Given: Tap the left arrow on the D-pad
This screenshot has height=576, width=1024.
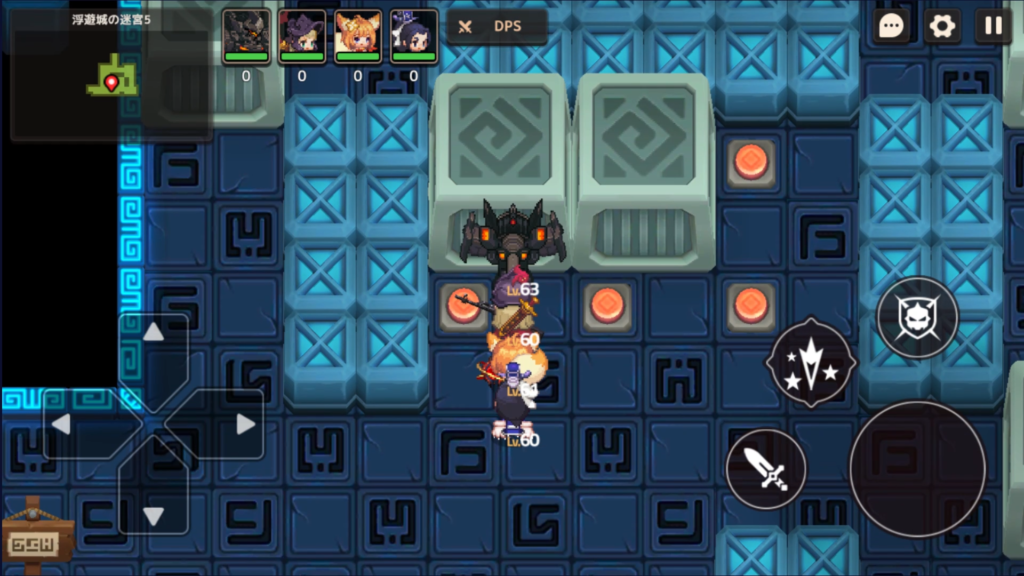Looking at the screenshot, I should pos(62,424).
